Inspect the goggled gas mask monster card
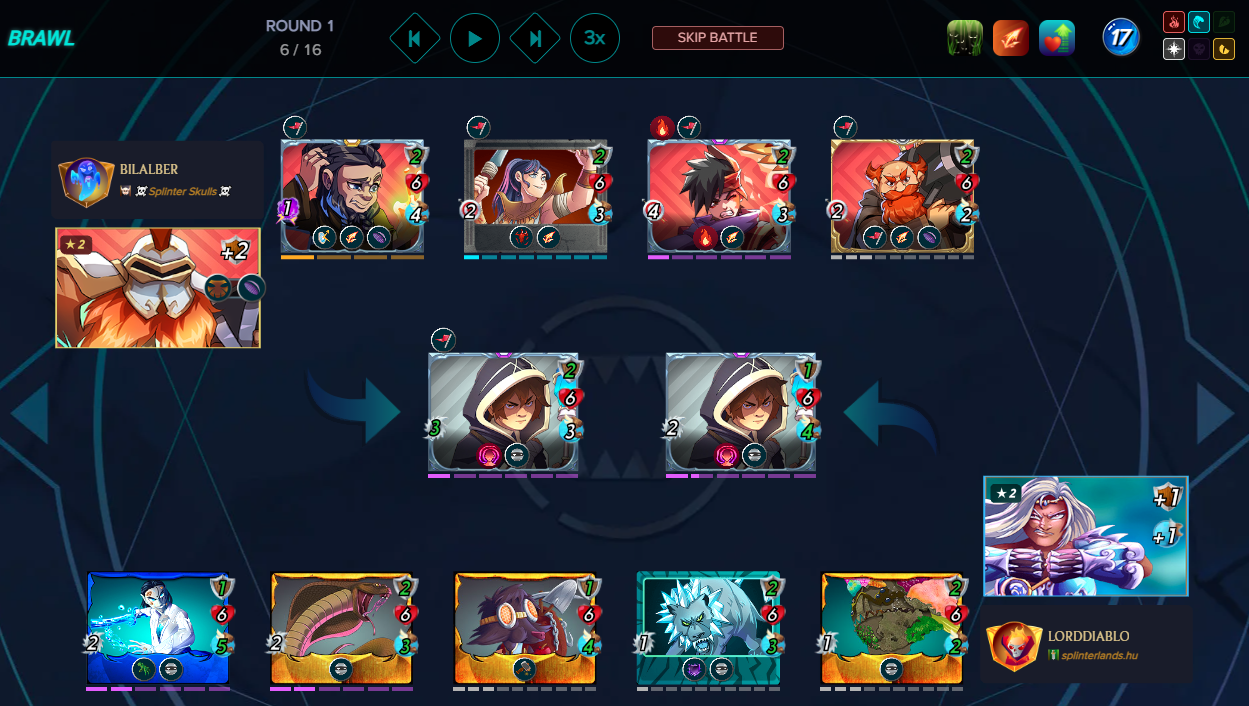 [525, 628]
